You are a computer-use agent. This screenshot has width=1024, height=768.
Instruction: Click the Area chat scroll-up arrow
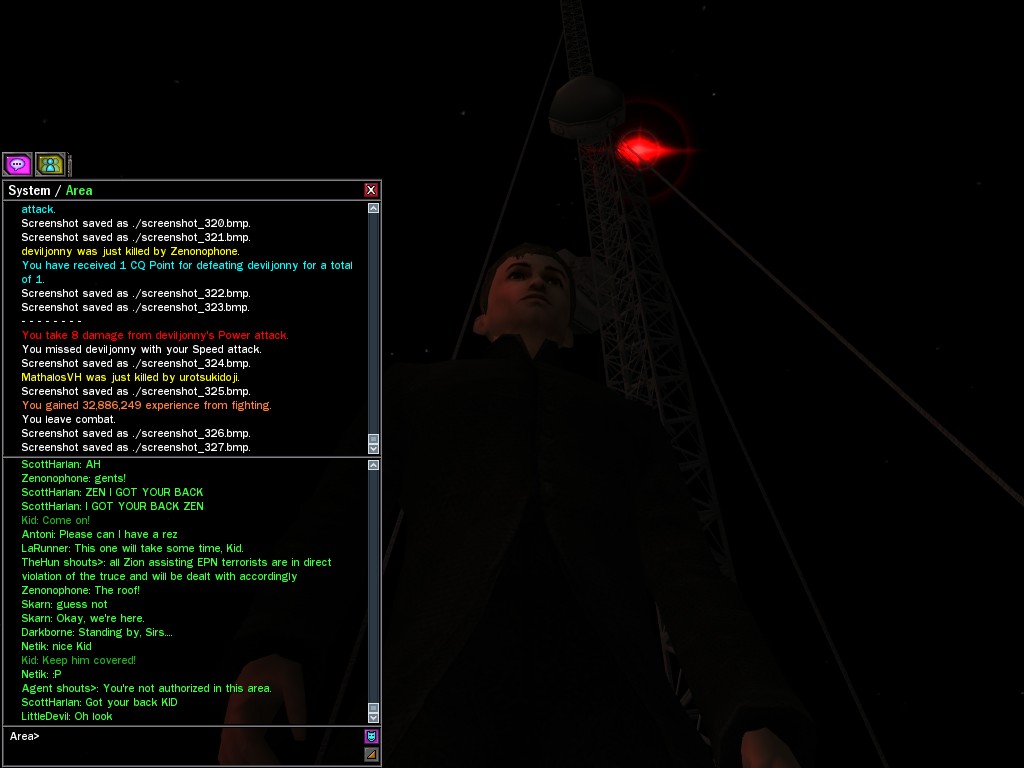pos(374,465)
